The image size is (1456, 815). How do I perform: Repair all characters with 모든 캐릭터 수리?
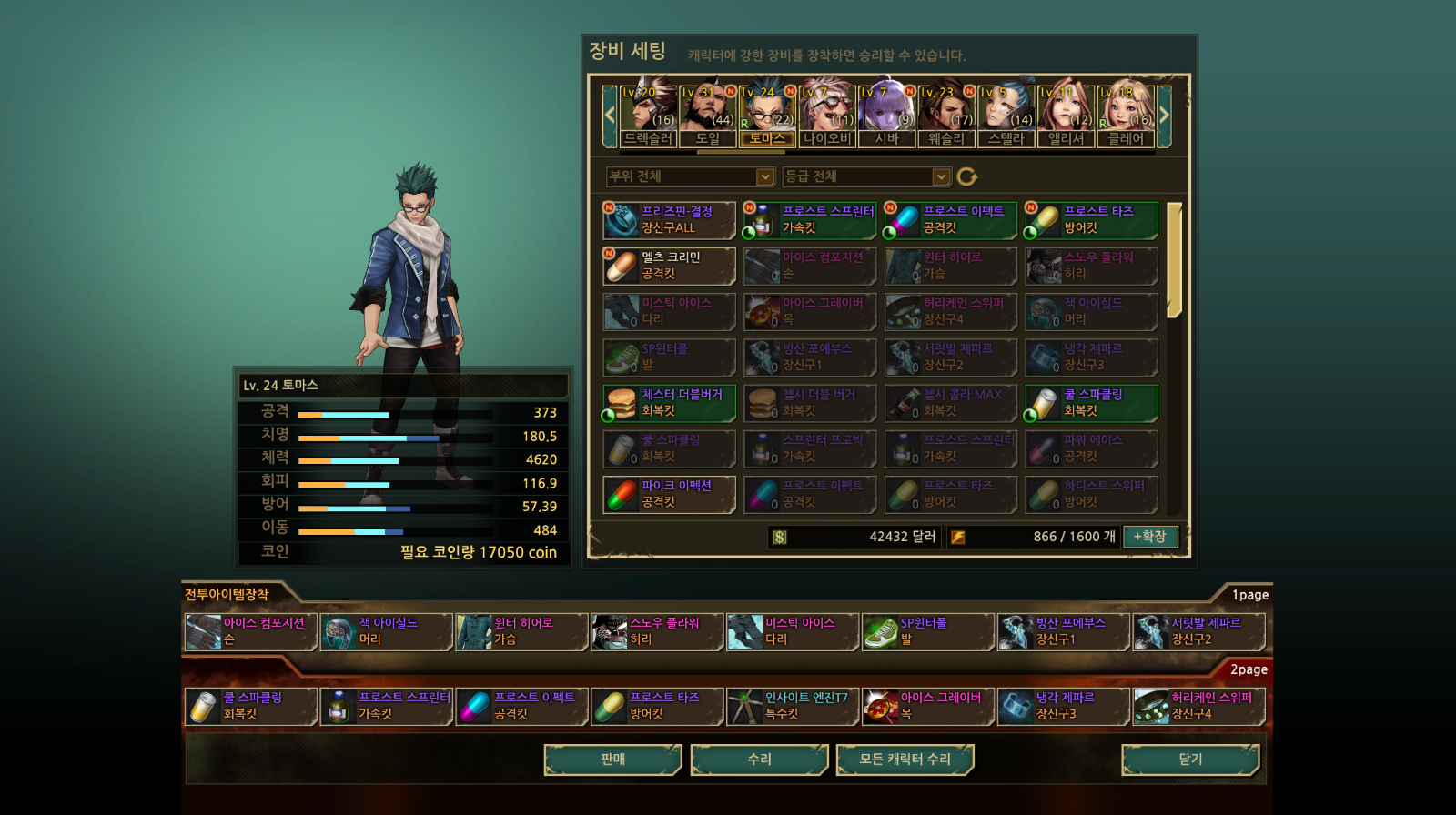(905, 760)
